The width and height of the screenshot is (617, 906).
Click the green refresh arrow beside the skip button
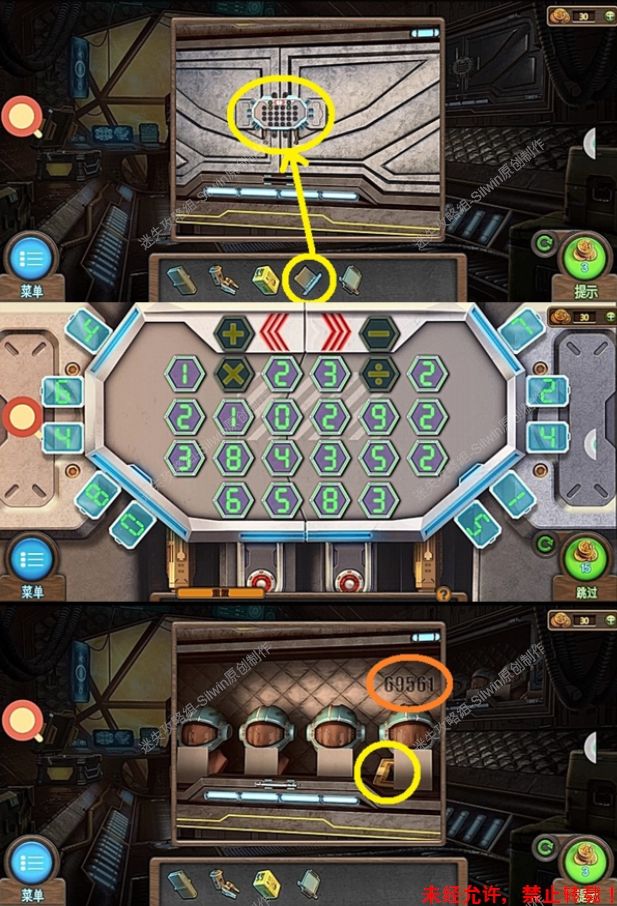[x=546, y=544]
